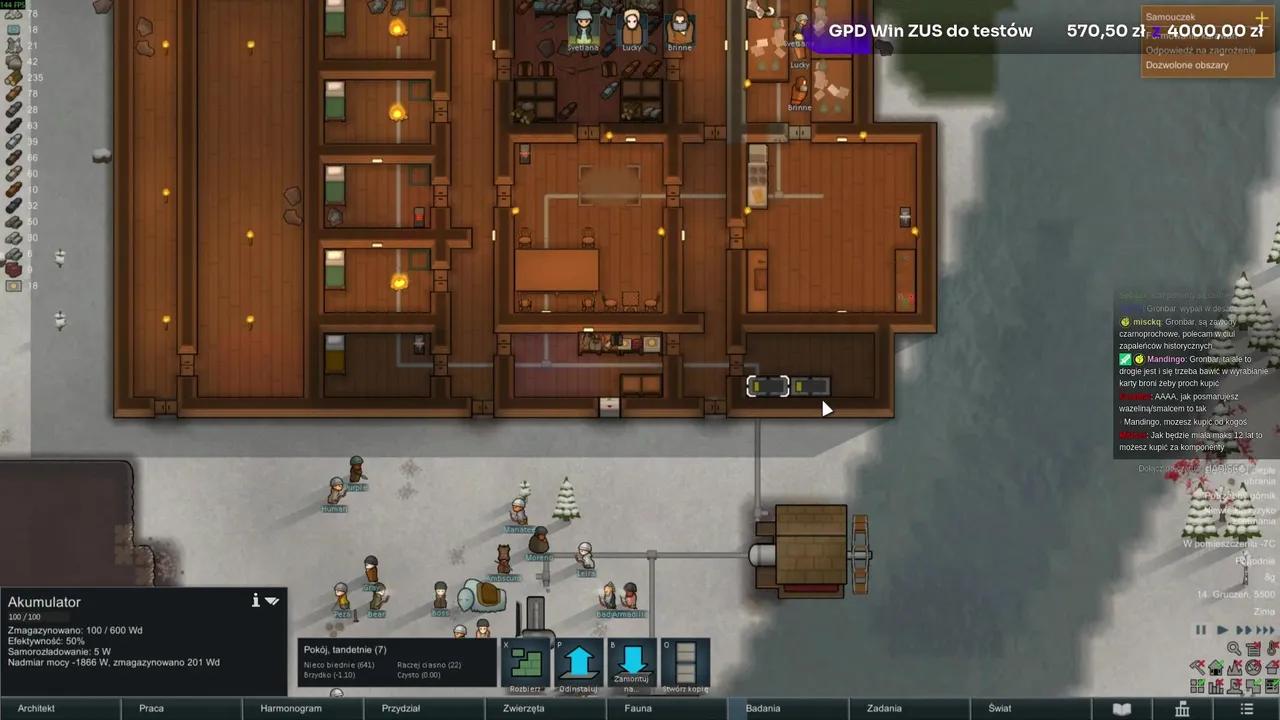Open the Przydział assignment tab
The height and width of the screenshot is (720, 1280).
tap(400, 708)
